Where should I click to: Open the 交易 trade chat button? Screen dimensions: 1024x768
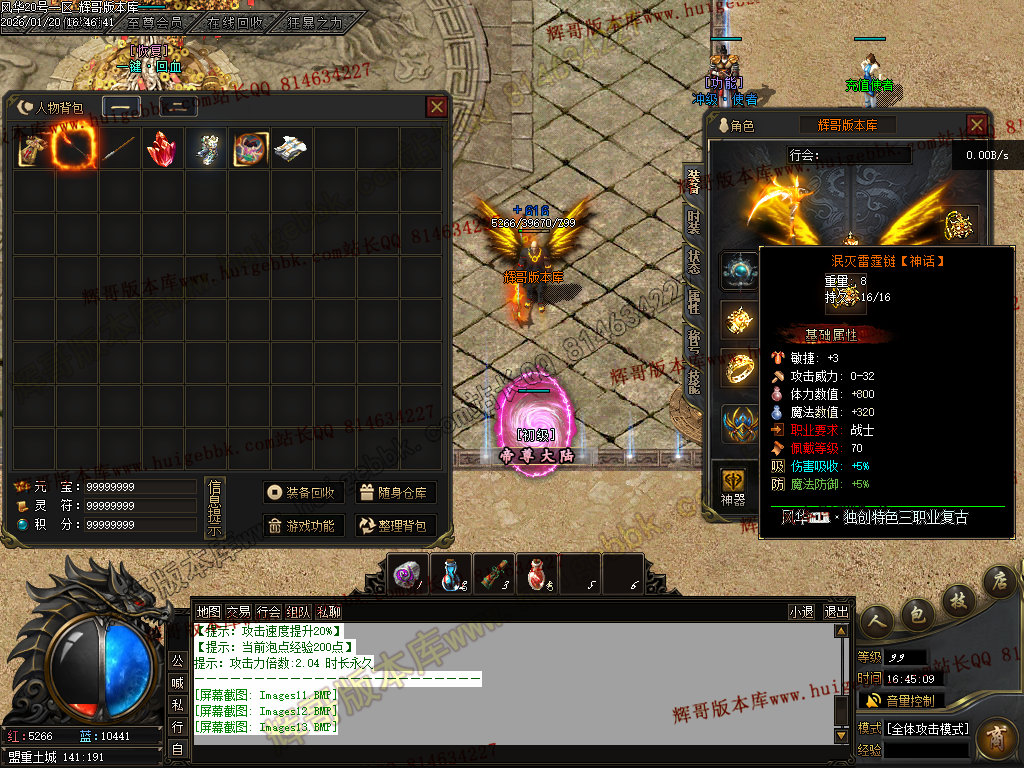click(238, 612)
